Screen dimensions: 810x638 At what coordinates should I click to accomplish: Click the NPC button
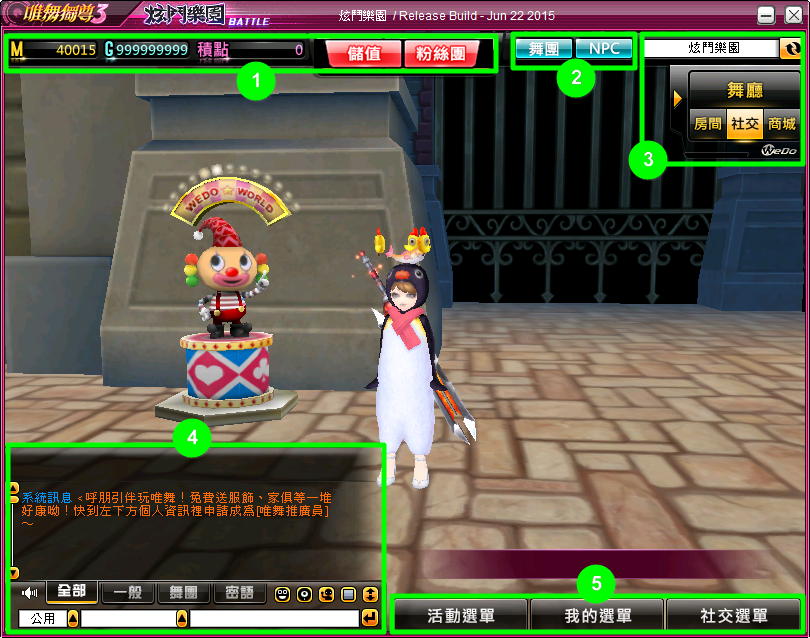(604, 49)
